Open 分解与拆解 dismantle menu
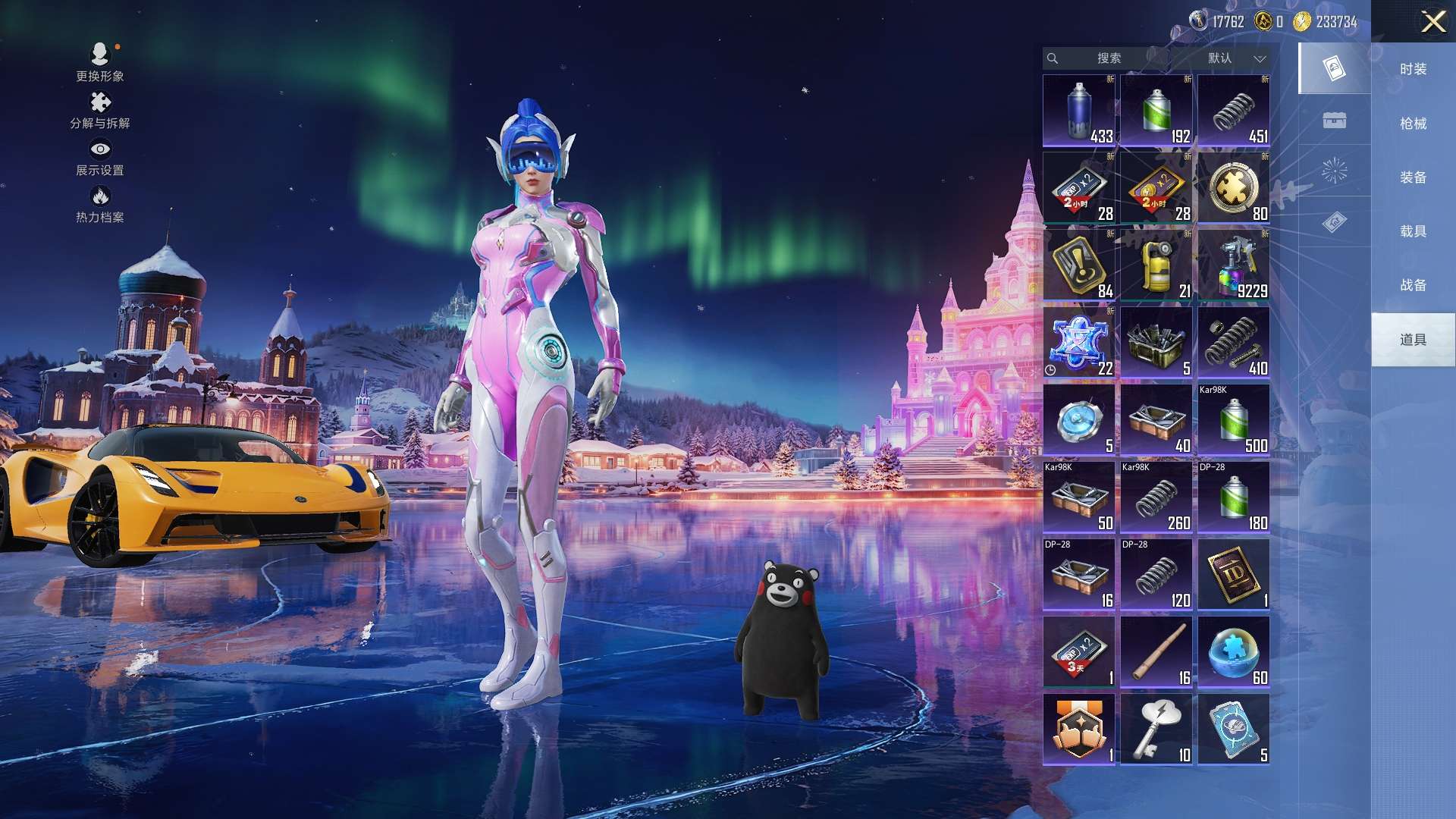Screen dimensions: 1456x819 [x=100, y=110]
